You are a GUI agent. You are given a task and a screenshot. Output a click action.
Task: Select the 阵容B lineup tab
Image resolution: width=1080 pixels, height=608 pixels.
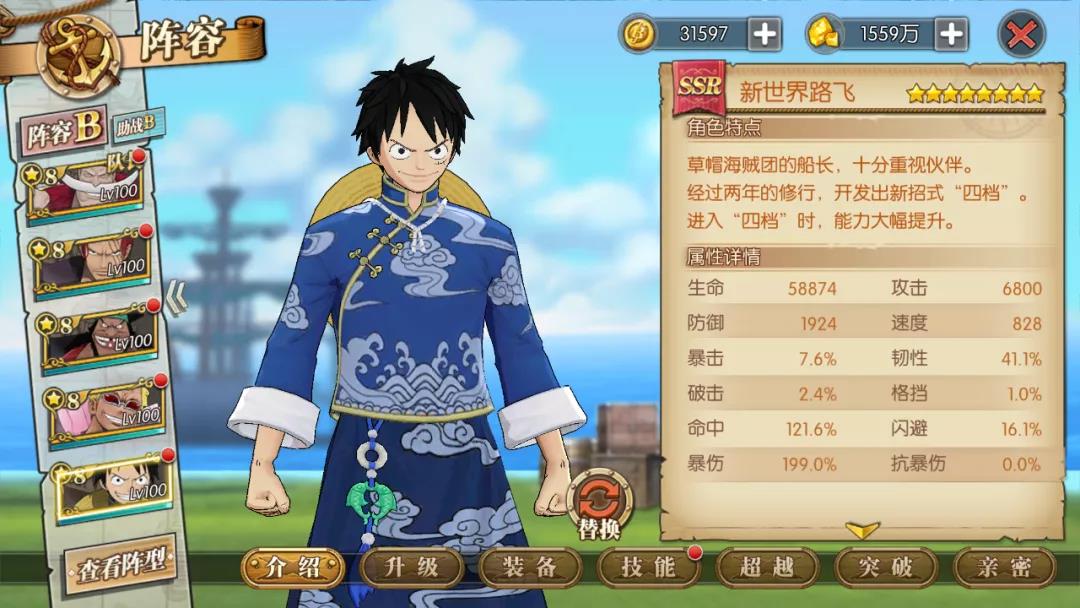pyautogui.click(x=64, y=131)
